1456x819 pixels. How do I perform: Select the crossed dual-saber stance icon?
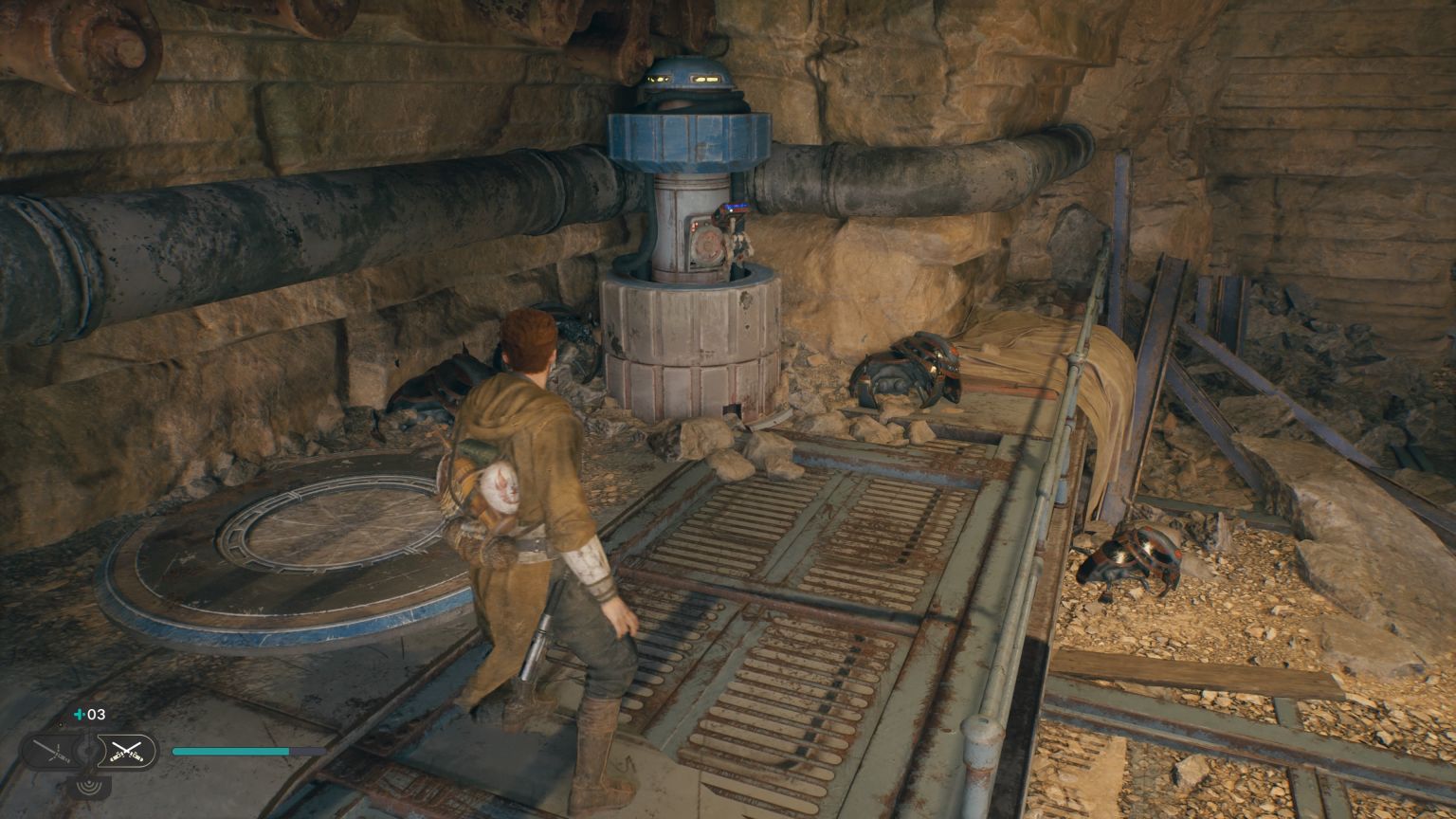tap(127, 750)
